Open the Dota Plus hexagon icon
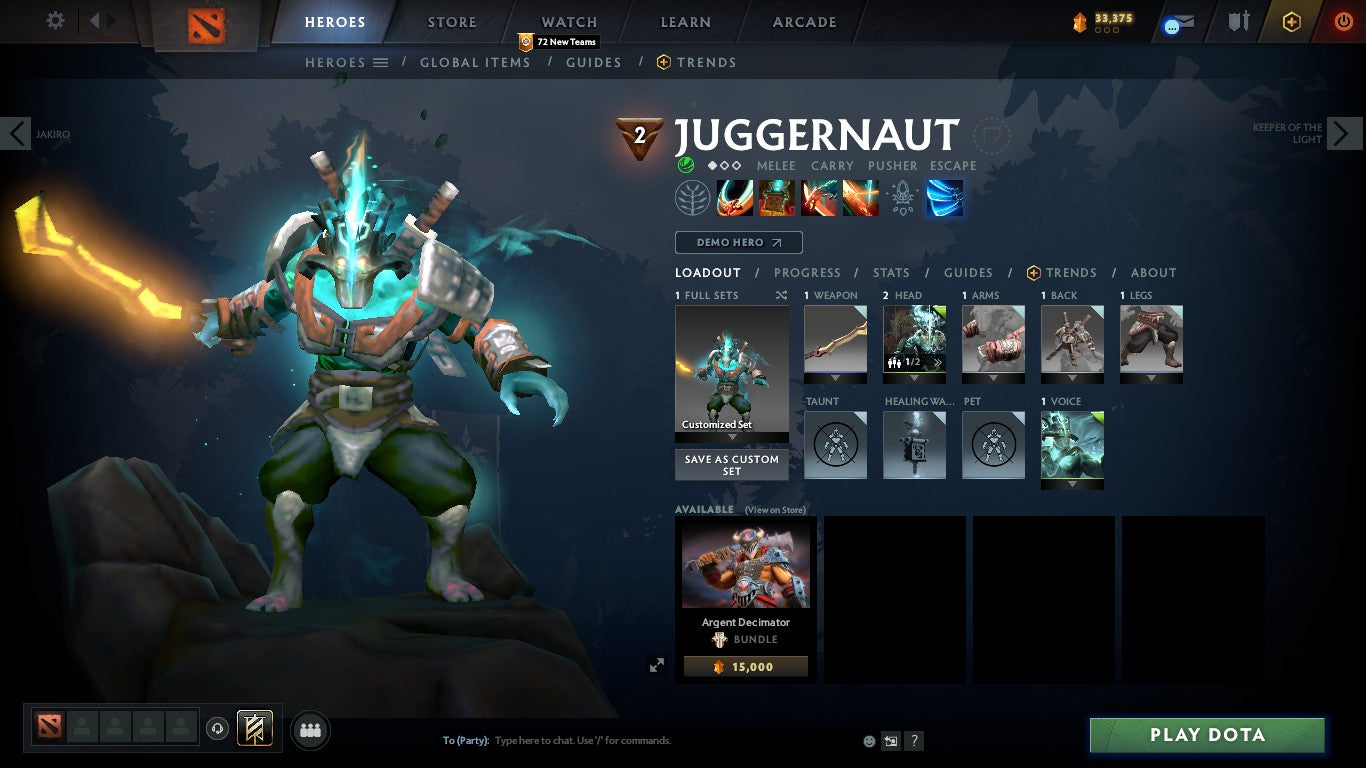 coord(1292,21)
